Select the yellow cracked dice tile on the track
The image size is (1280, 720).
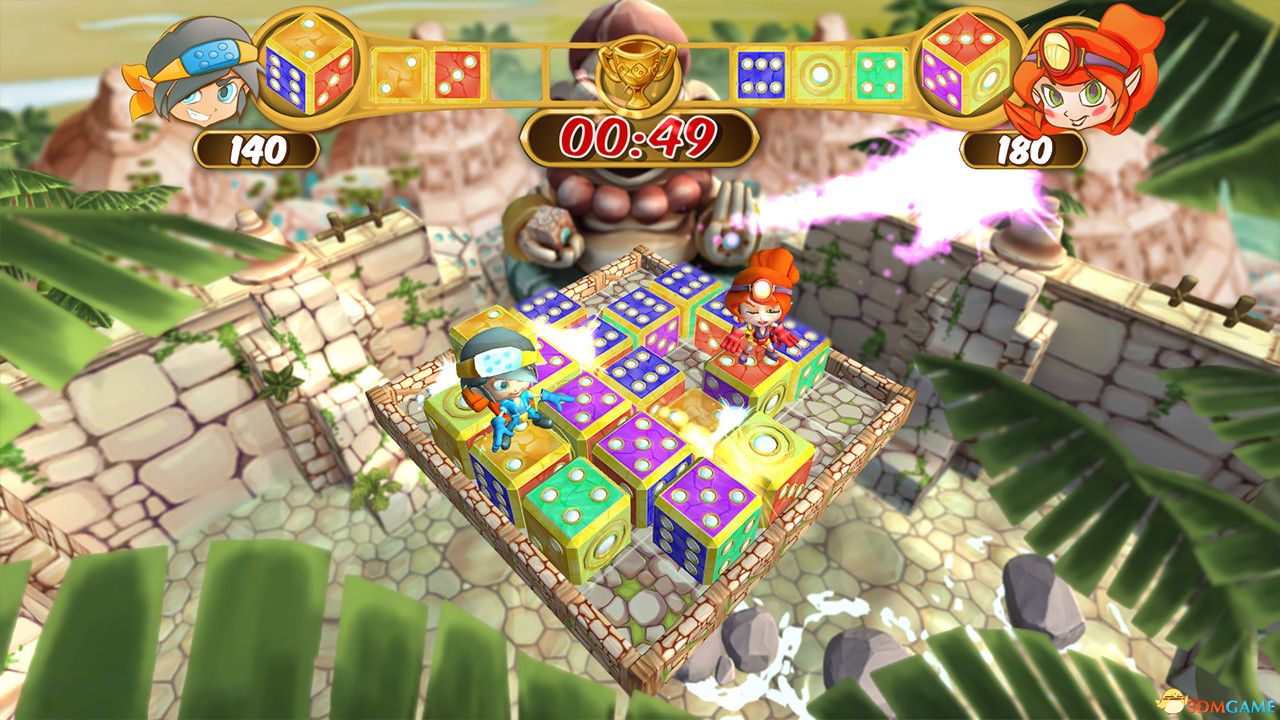400,72
